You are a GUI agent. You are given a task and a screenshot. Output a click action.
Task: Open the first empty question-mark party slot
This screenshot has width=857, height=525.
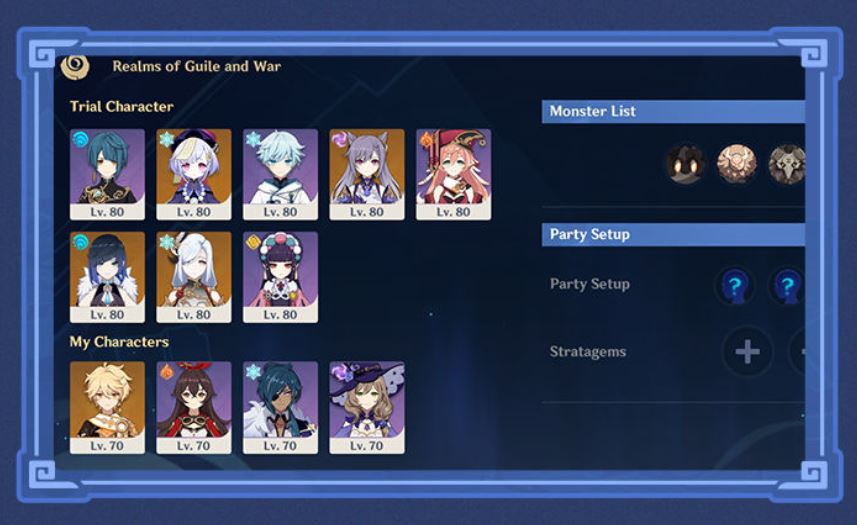pyautogui.click(x=734, y=286)
